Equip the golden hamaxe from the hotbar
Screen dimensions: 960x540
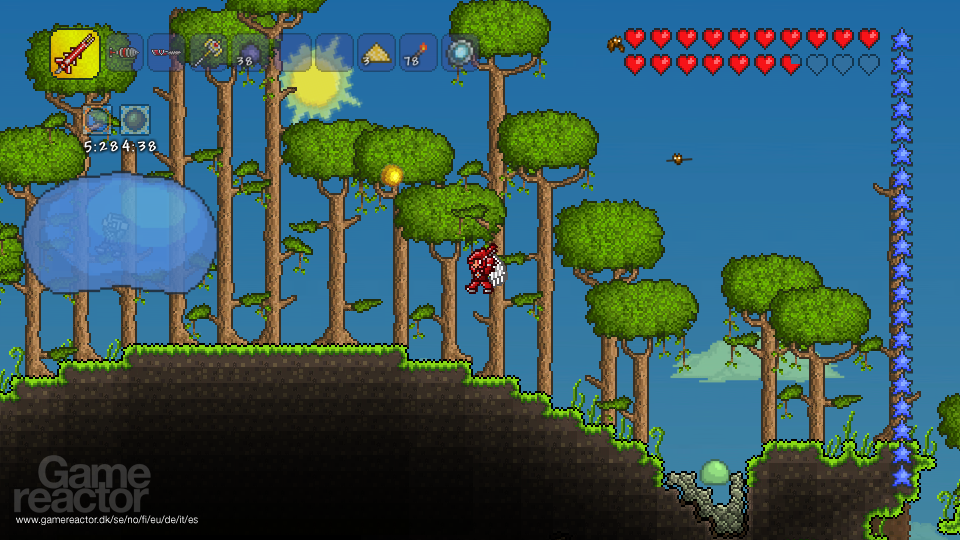[207, 52]
